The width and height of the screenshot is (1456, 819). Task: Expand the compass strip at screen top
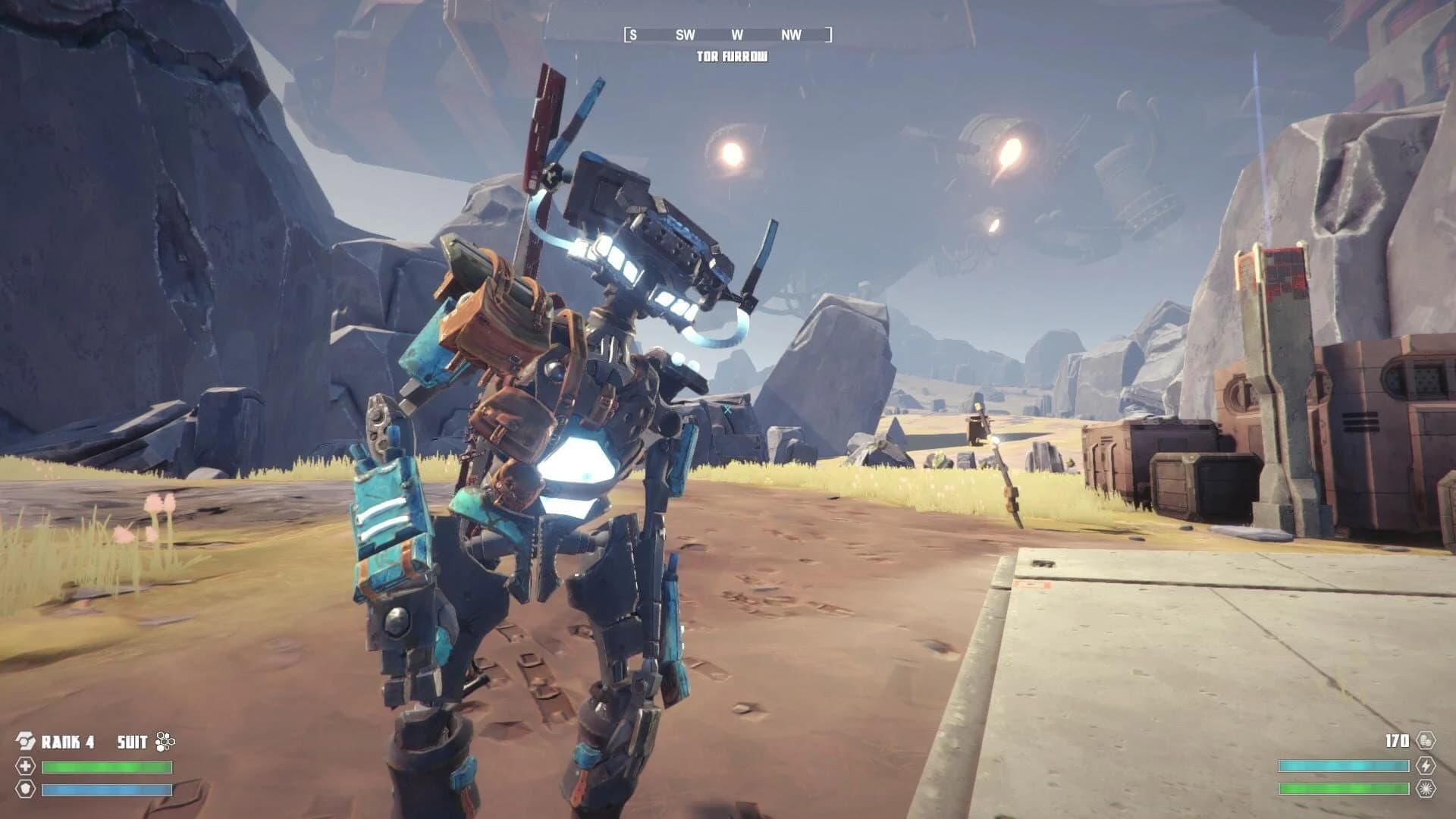click(728, 34)
